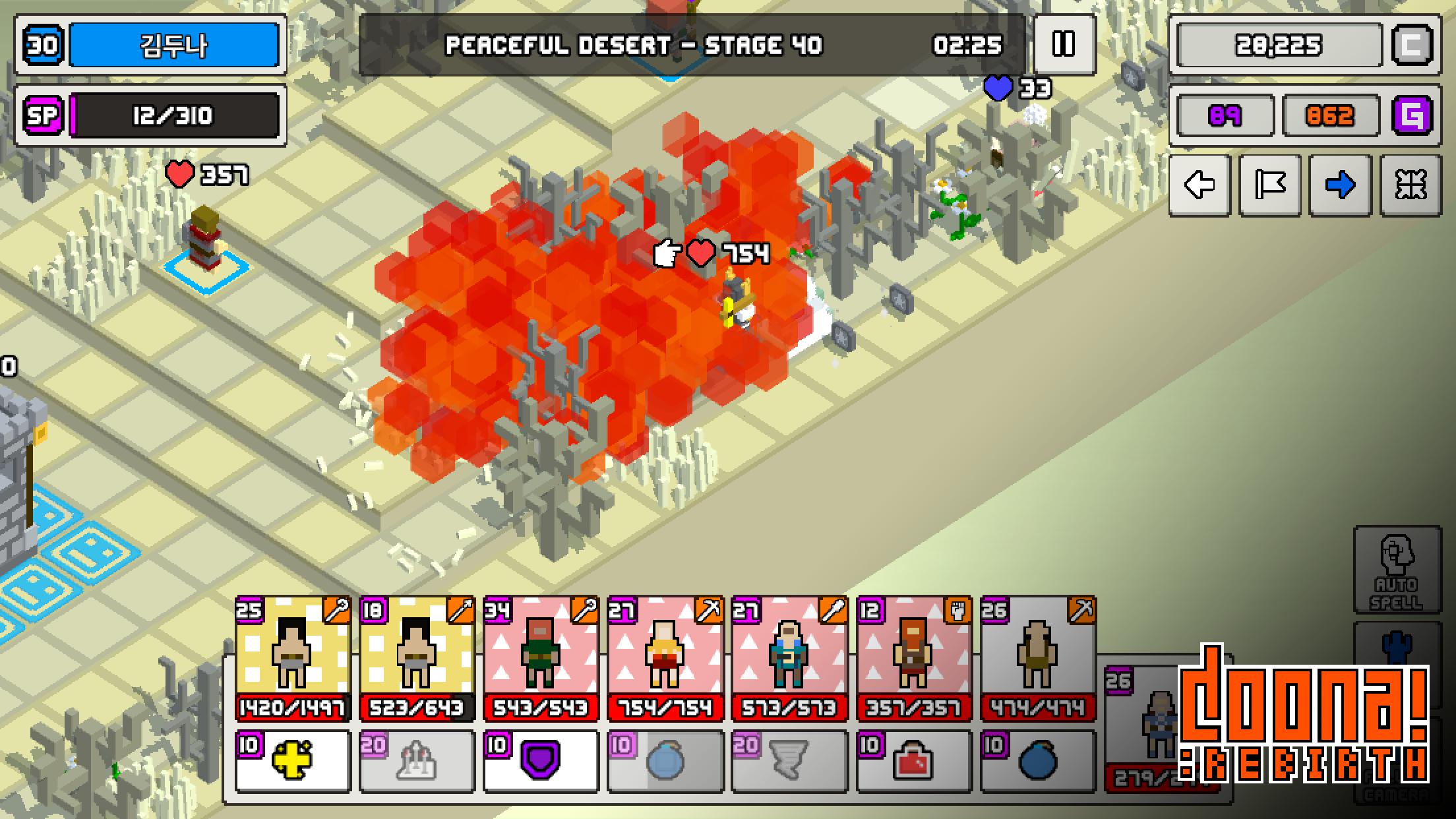The width and height of the screenshot is (1456, 819).
Task: Select the level 25 hero card
Action: 293,657
